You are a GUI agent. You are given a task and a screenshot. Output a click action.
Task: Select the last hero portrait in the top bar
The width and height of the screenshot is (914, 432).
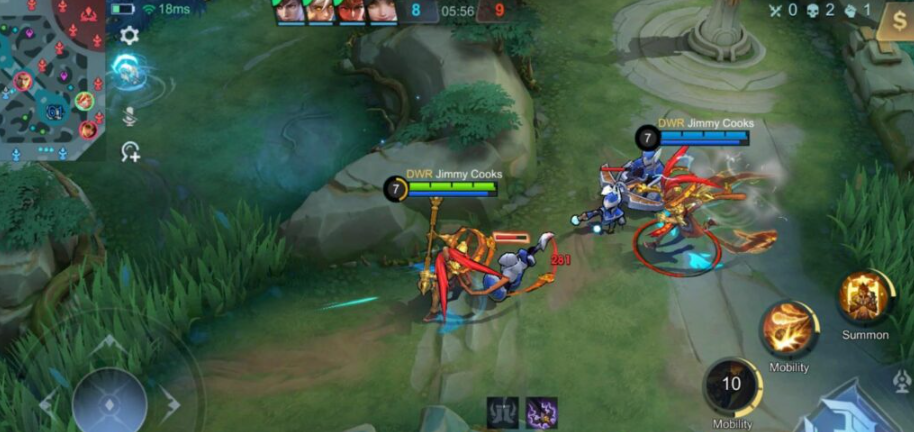381,11
